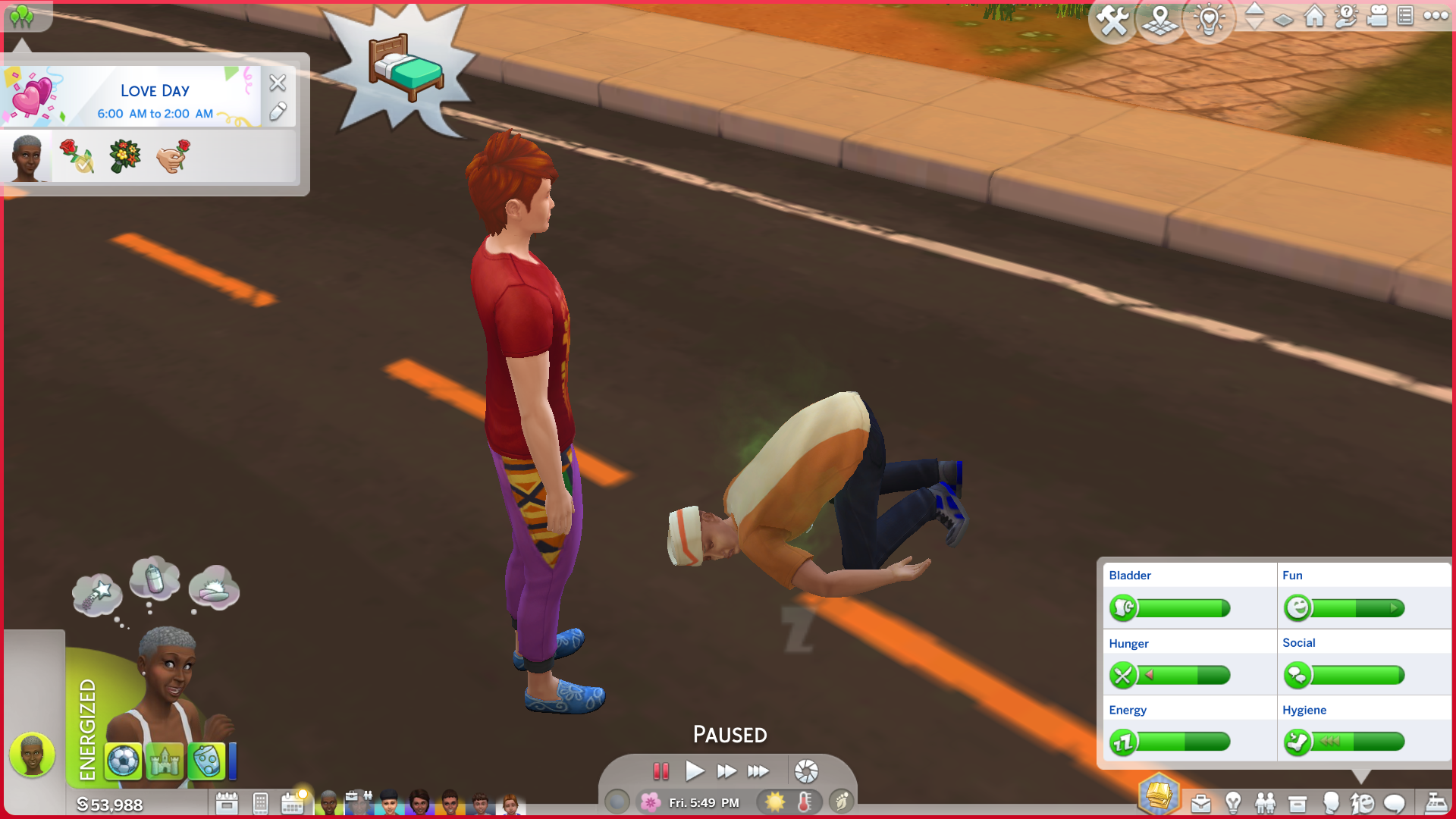Image resolution: width=1456 pixels, height=819 pixels.
Task: Open the gallery lightbulb-heart button
Action: pyautogui.click(x=1209, y=20)
